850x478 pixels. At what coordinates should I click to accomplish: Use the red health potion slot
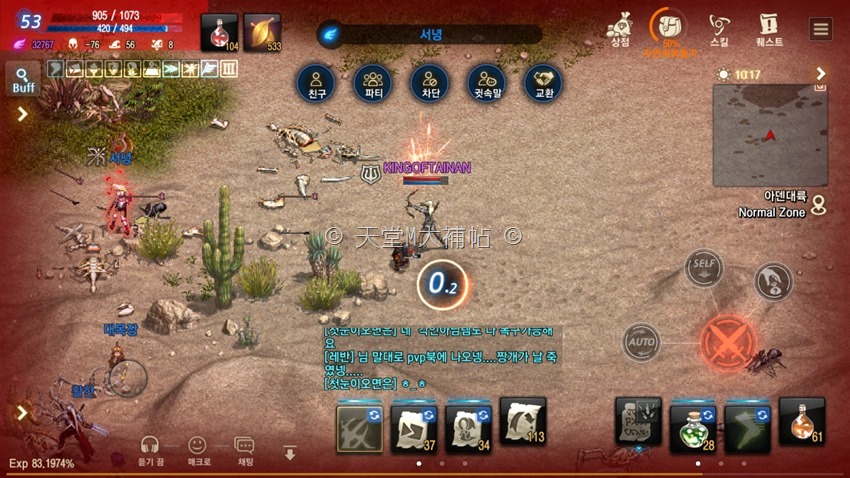tap(219, 32)
